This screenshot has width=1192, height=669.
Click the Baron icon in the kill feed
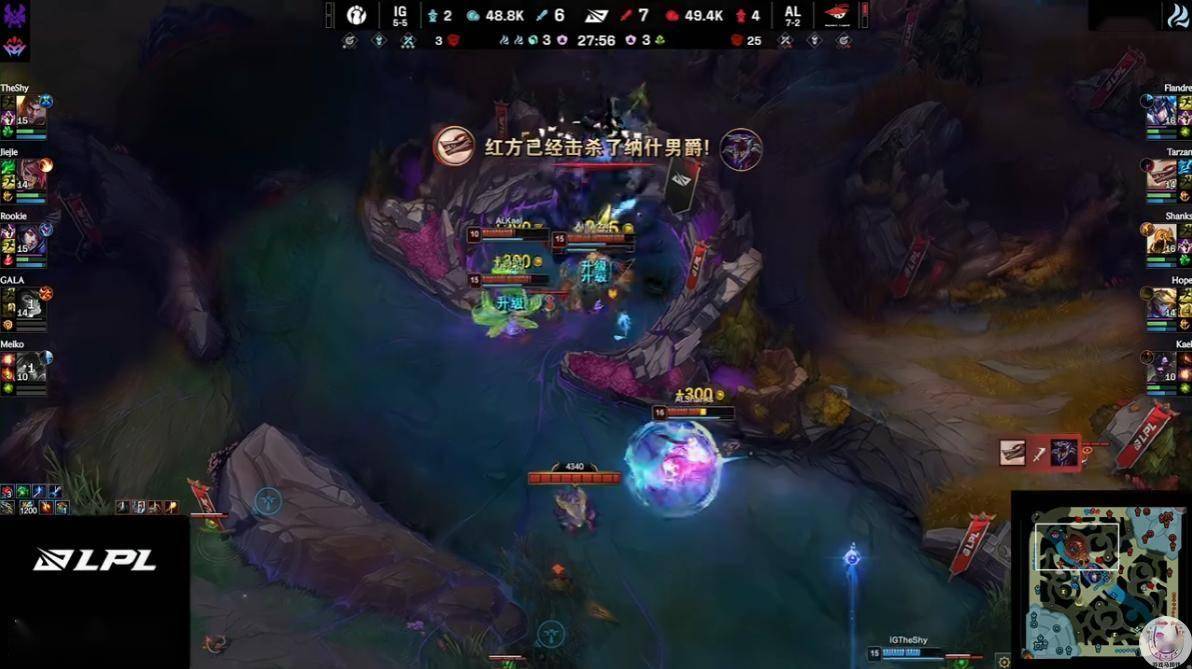[x=1063, y=452]
